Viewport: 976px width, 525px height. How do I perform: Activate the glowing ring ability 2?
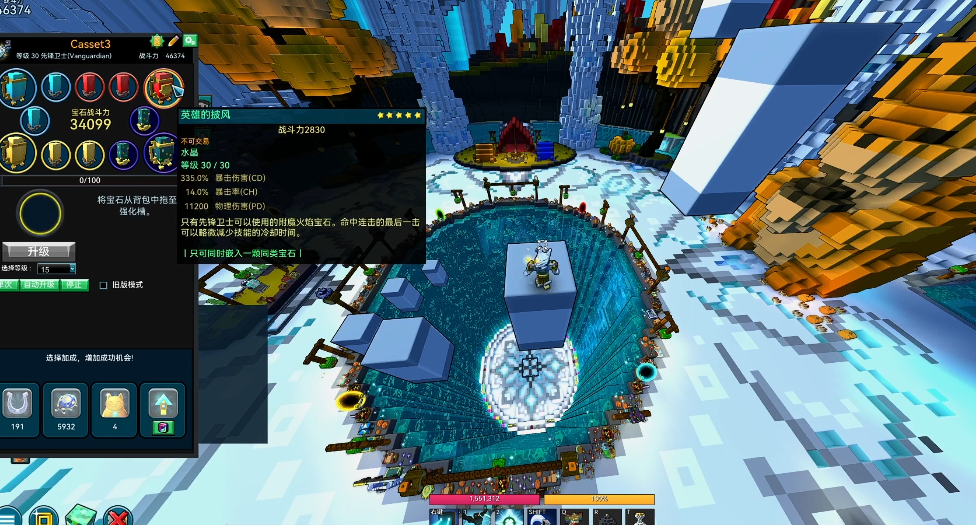pyautogui.click(x=509, y=517)
